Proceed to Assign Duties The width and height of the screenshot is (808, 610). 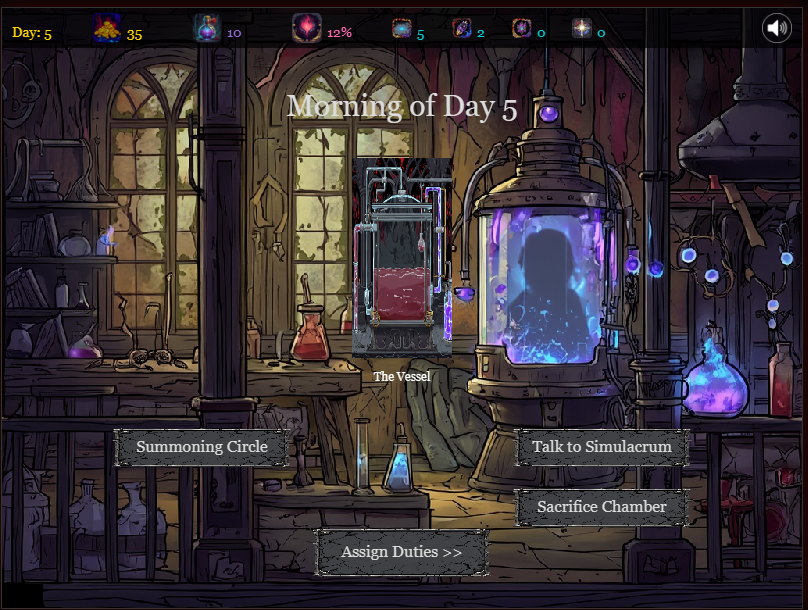click(x=401, y=552)
